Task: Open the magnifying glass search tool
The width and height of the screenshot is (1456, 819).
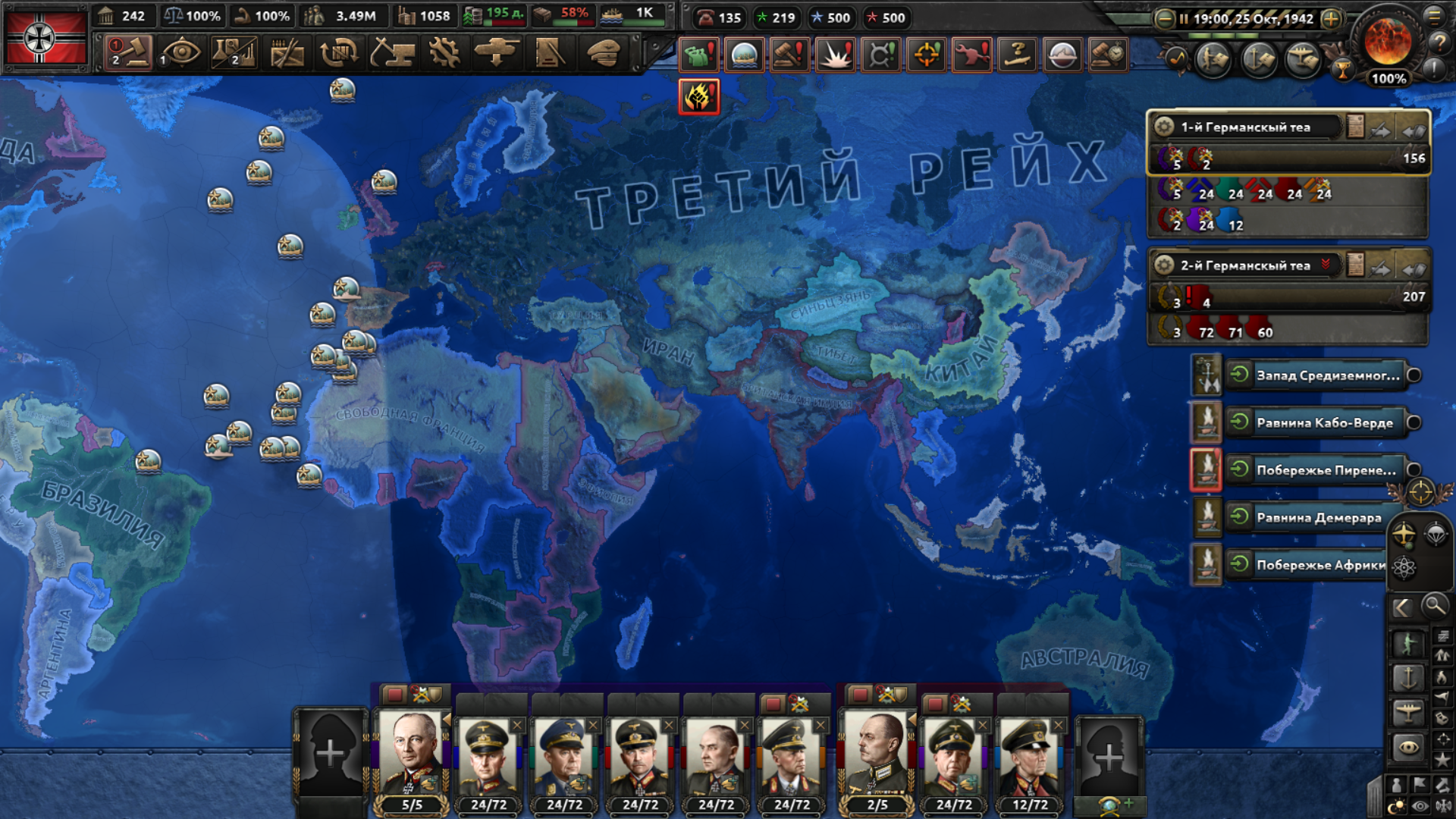Action: coord(1434,606)
